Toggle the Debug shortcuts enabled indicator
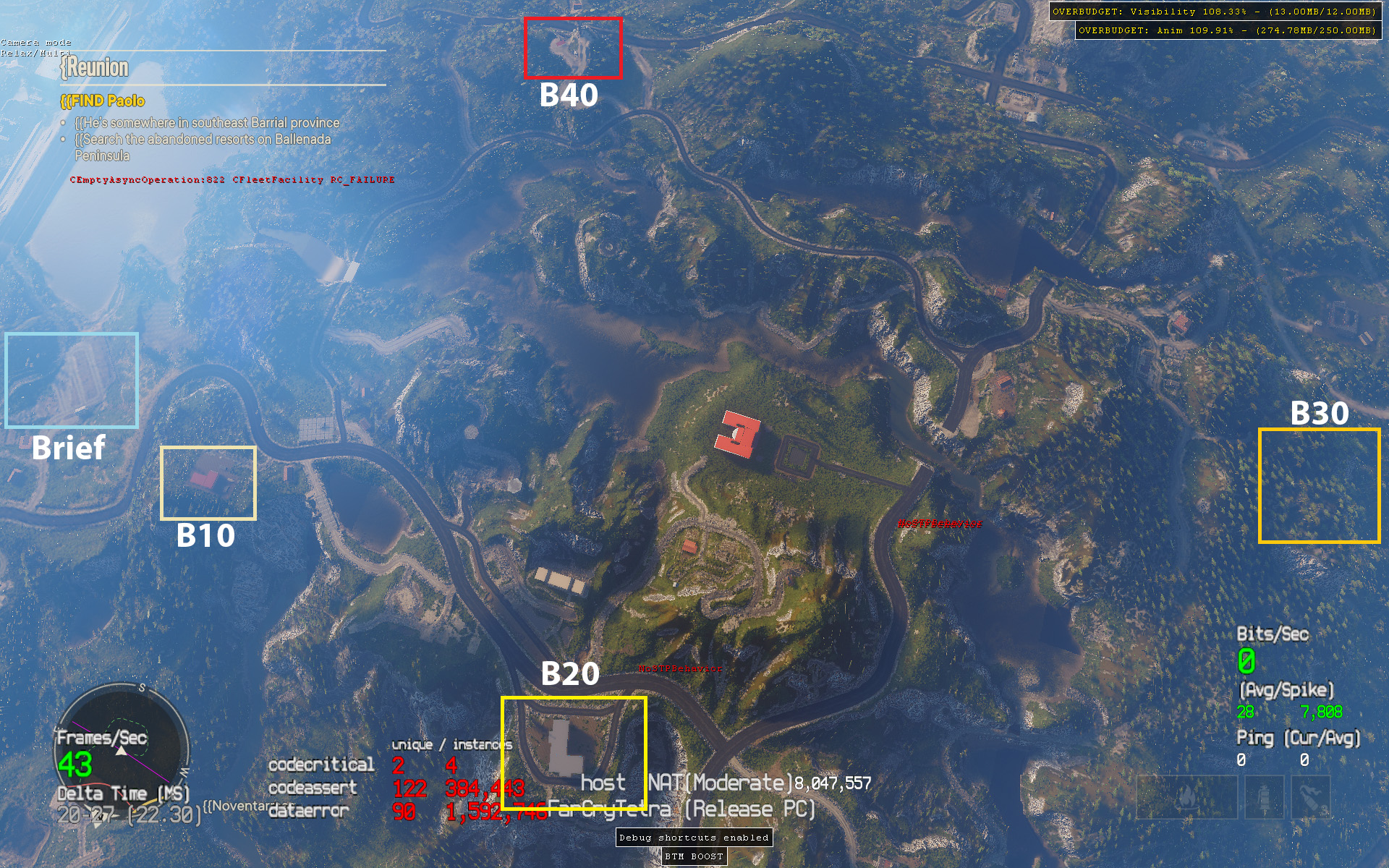Image resolution: width=1389 pixels, height=868 pixels. 693,836
